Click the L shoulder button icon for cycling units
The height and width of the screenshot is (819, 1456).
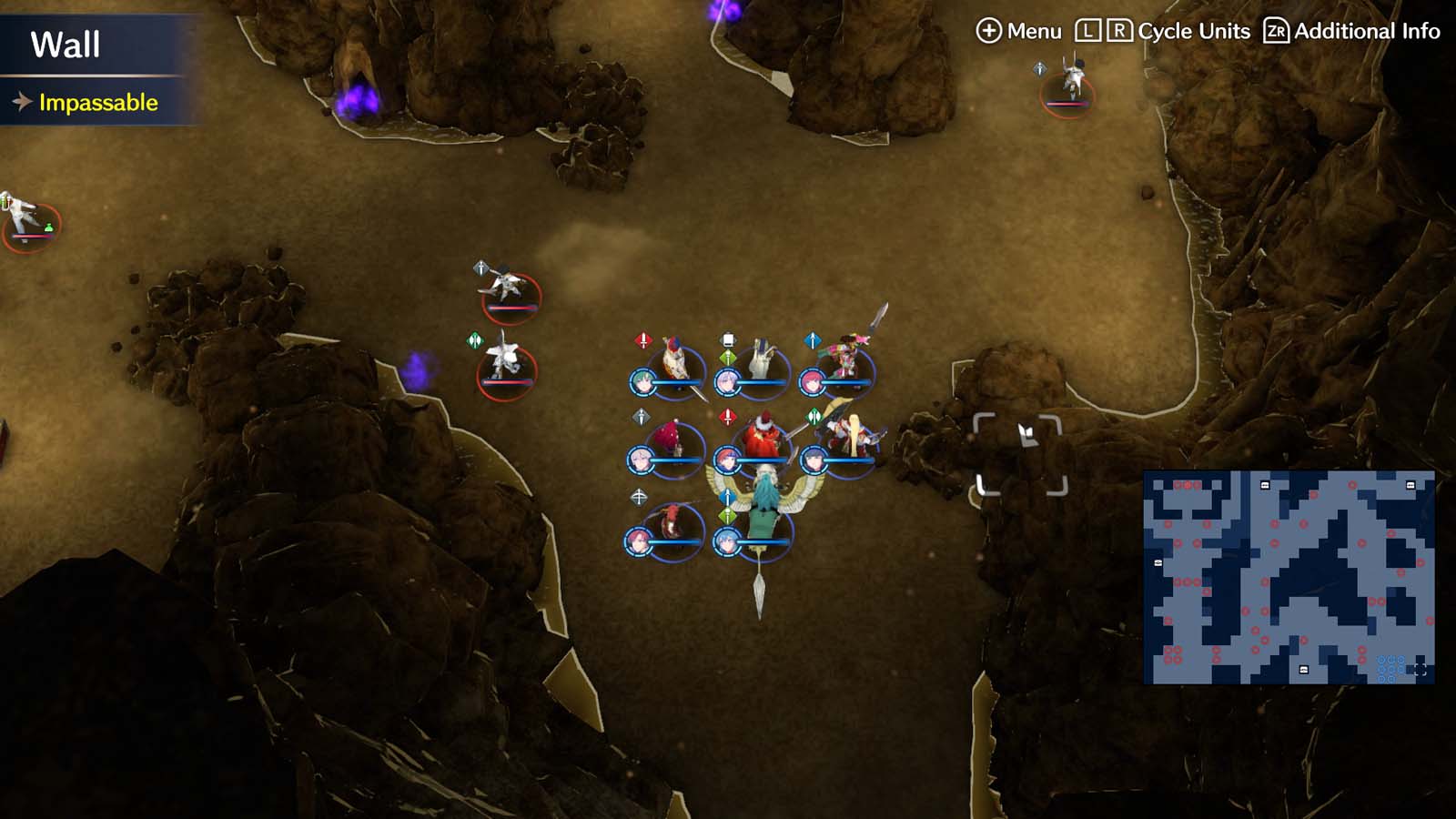pos(1088,31)
